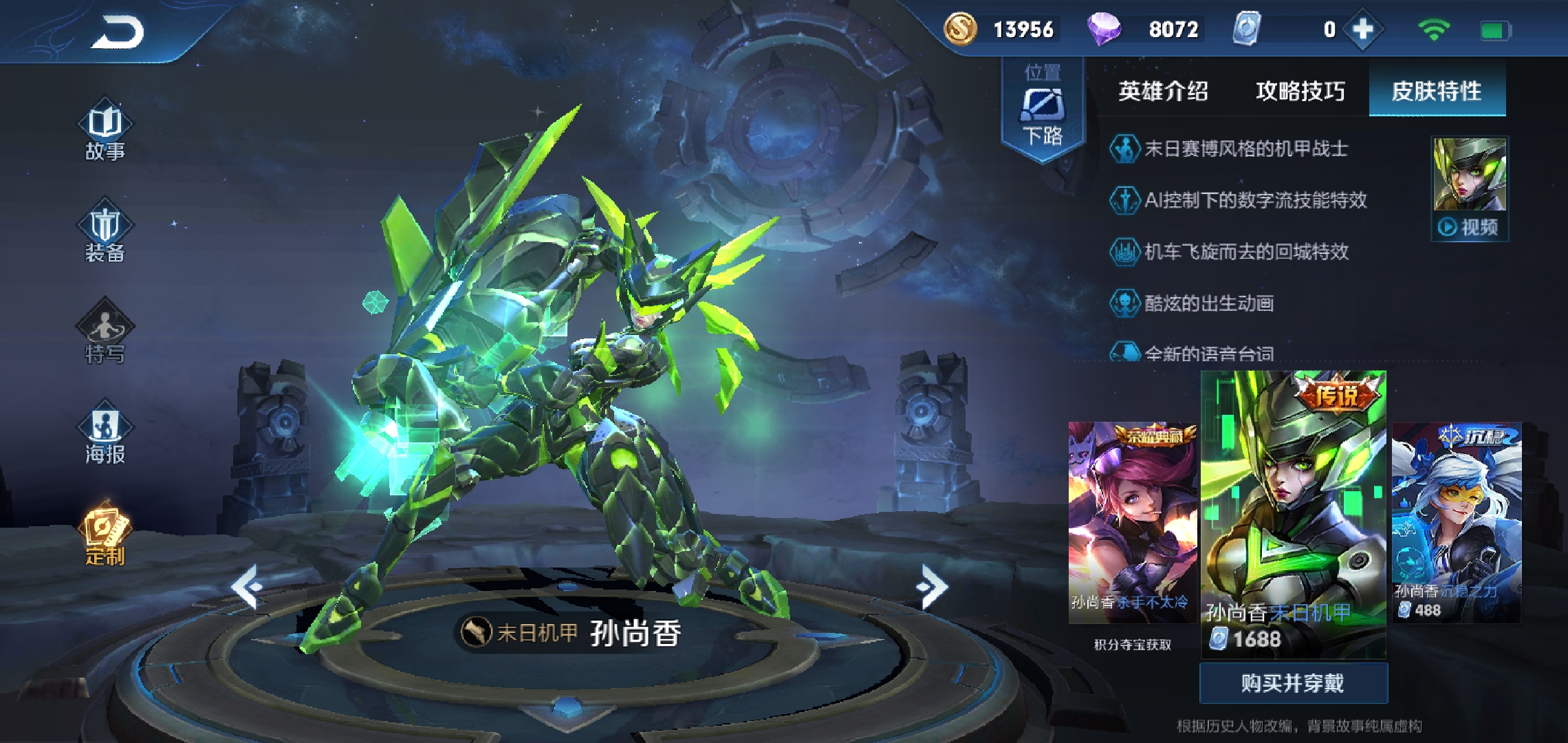Show the next hero with right arrow
This screenshot has height=743, width=1568.
932,587
